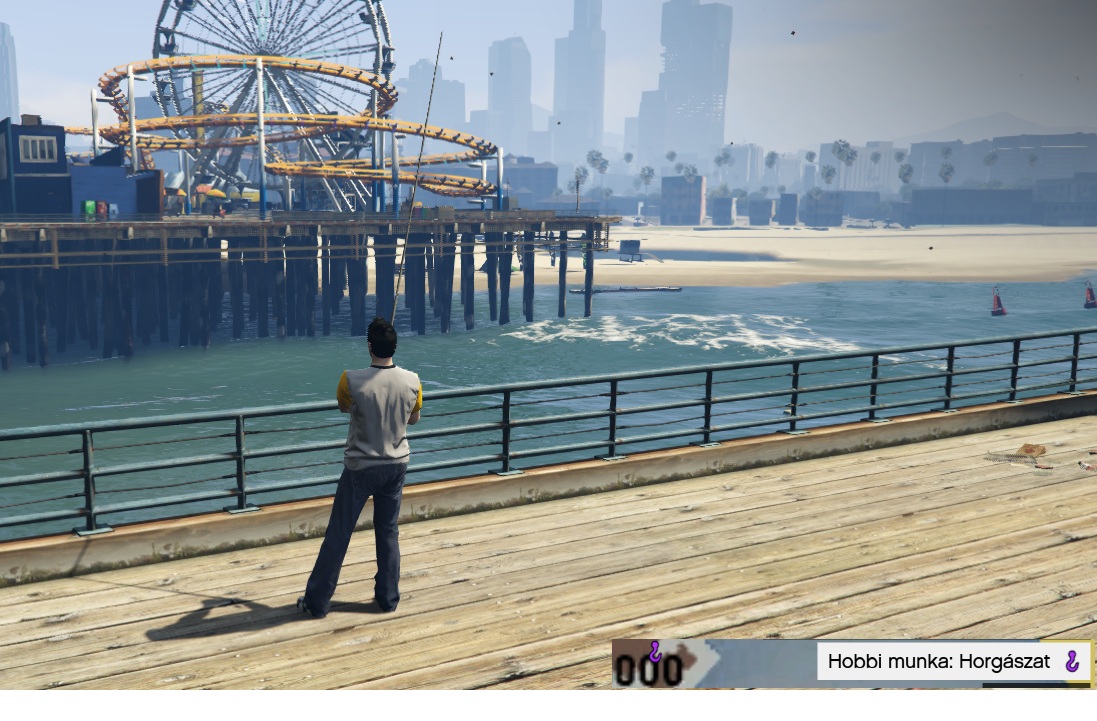Click the fish counter hook icon above 000
The height and width of the screenshot is (721, 1097).
pyautogui.click(x=655, y=652)
